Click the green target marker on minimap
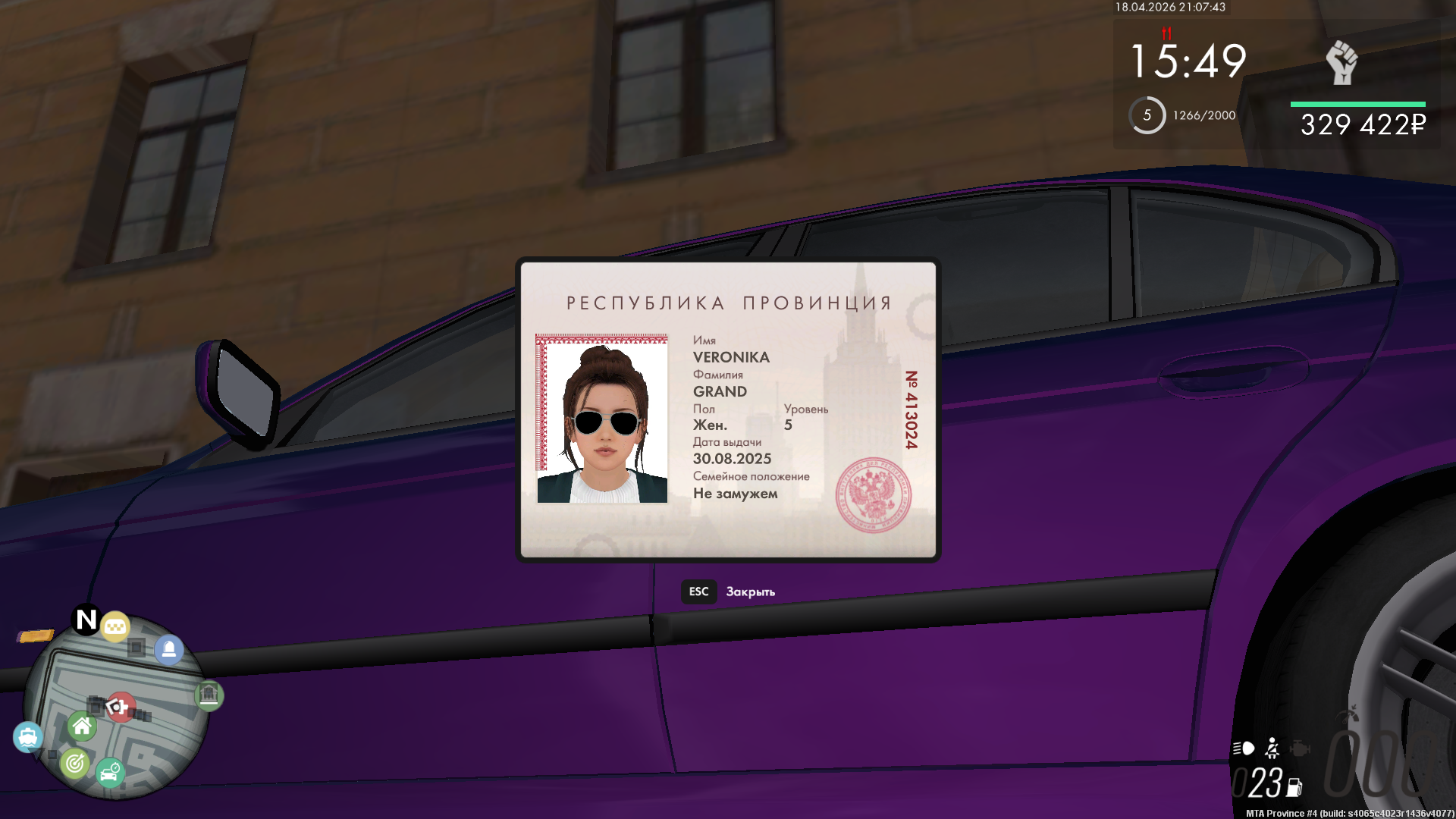 click(x=75, y=763)
